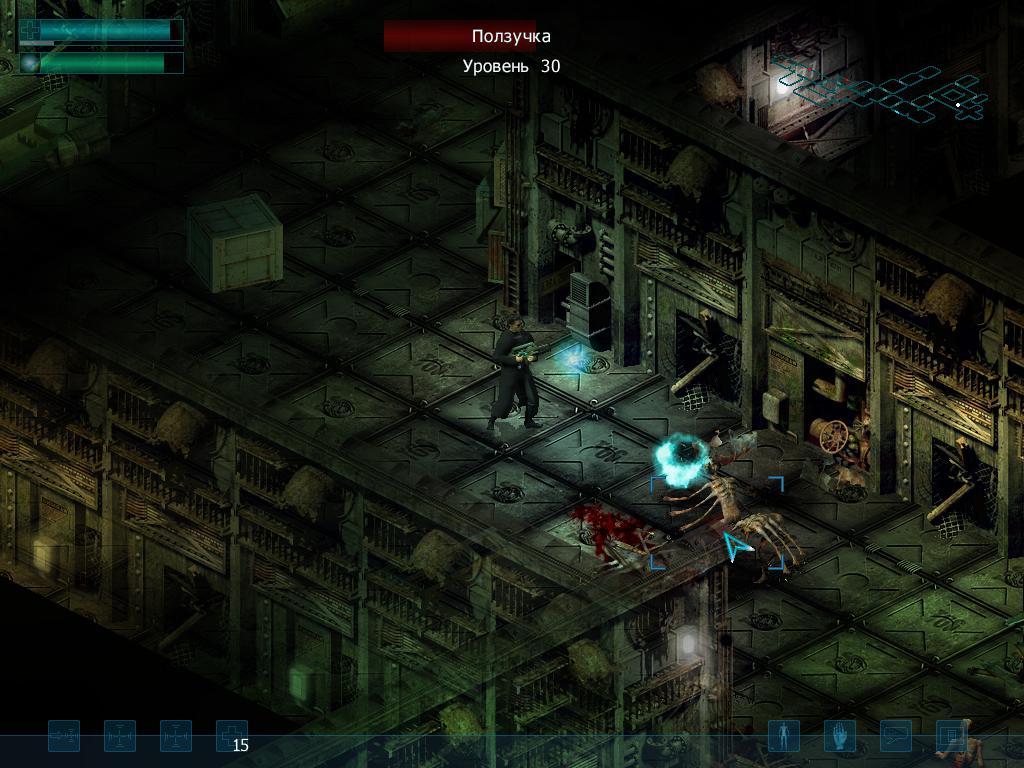
Task: Select the nested squares icon
Action: pos(951,737)
